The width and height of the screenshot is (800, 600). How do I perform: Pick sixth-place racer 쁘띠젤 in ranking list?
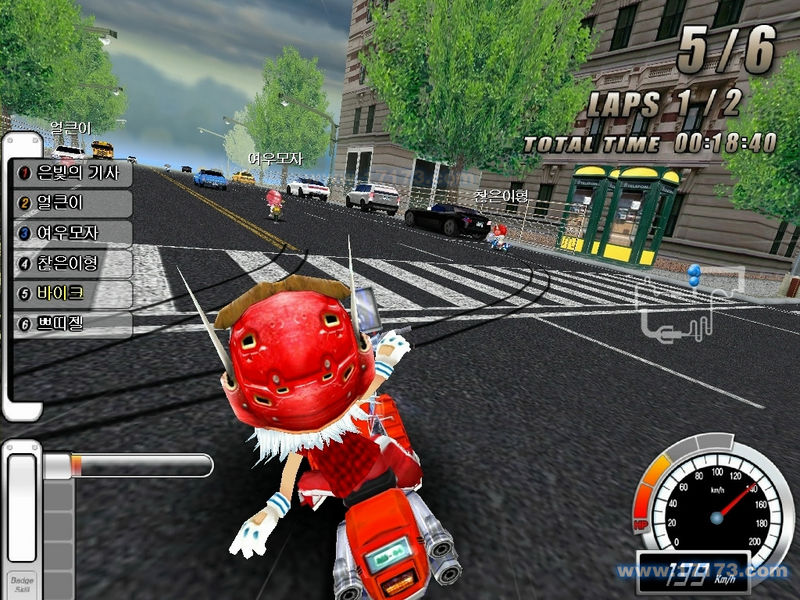(x=72, y=324)
